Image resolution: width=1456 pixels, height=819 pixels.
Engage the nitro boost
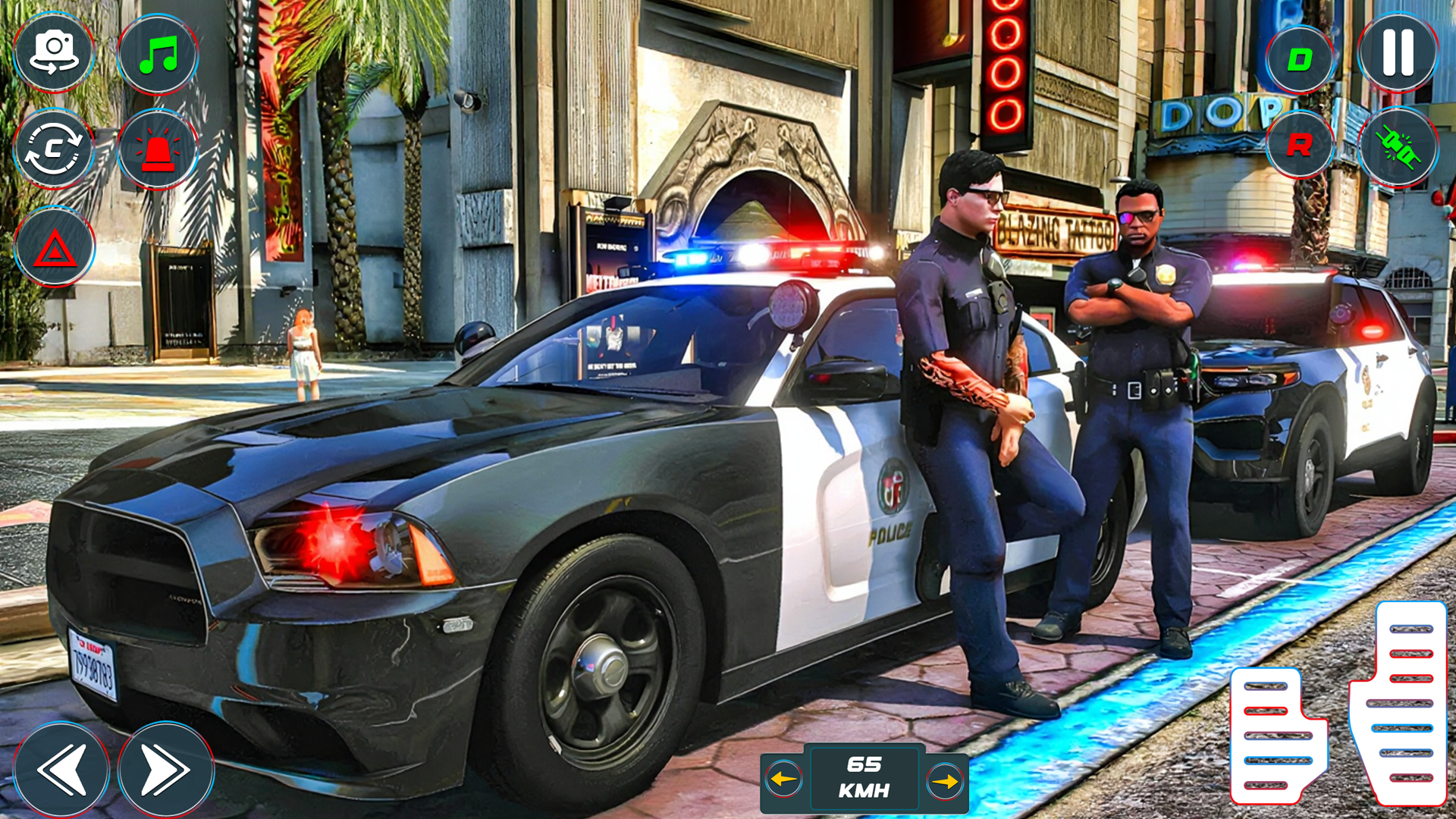[1398, 148]
